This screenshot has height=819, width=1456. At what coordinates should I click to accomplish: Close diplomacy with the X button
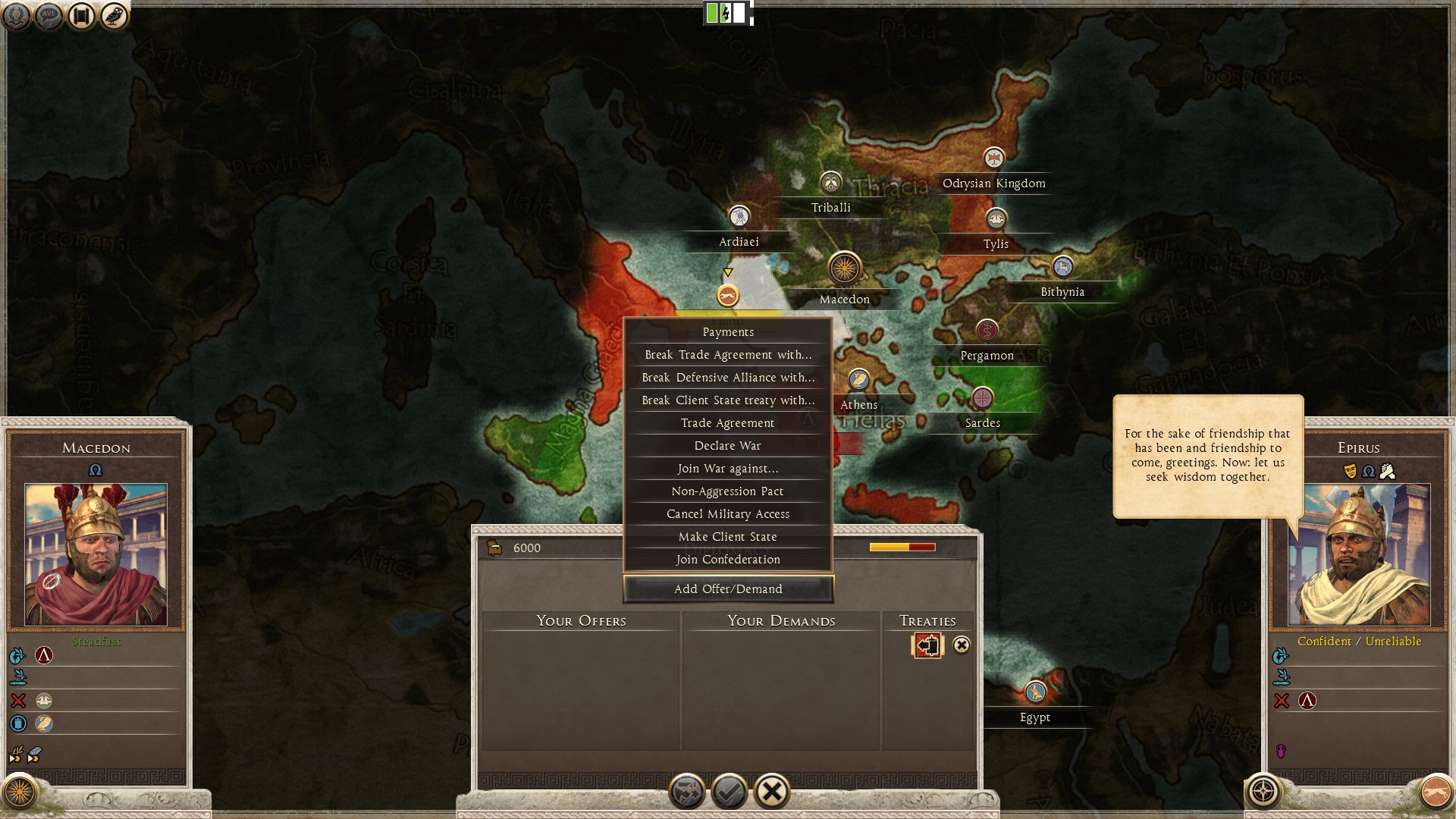click(x=772, y=792)
